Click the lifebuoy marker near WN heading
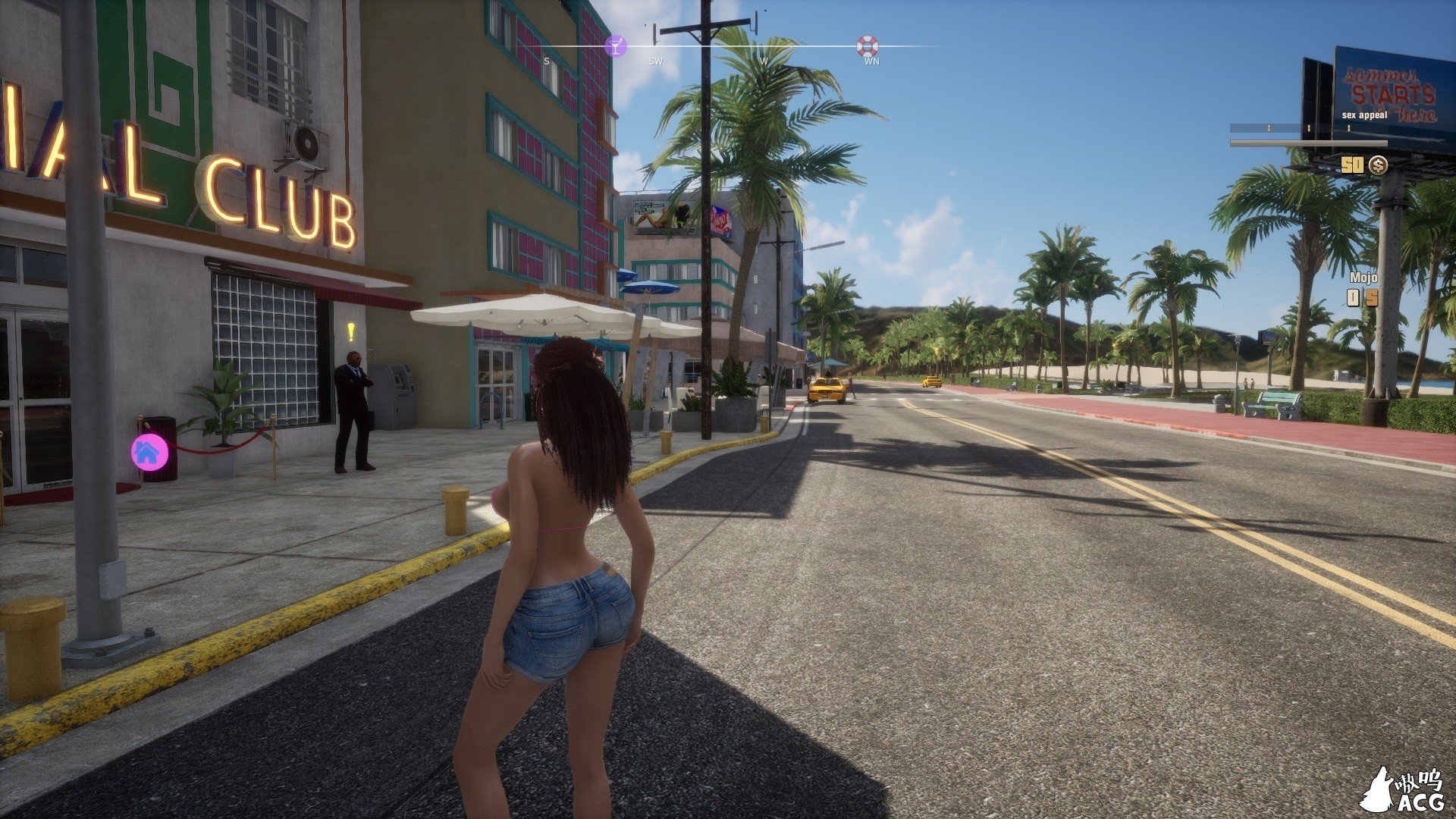 pos(868,45)
